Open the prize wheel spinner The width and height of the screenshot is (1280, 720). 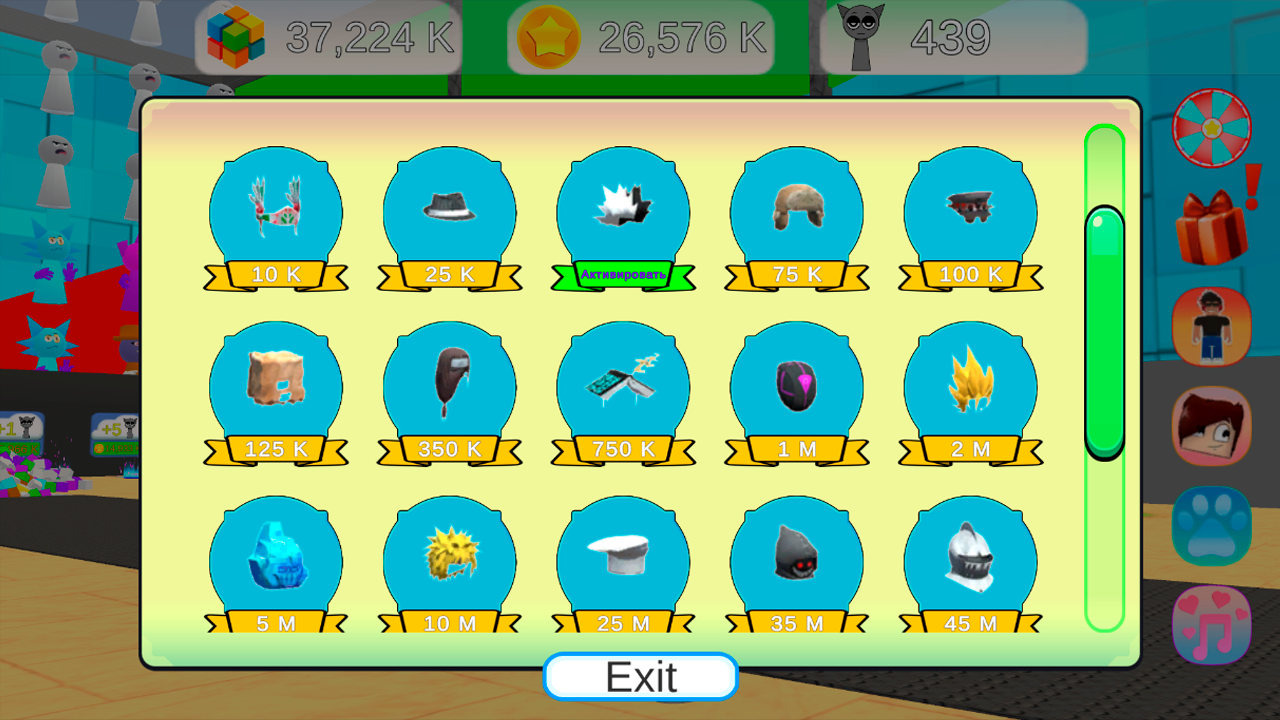[1211, 127]
